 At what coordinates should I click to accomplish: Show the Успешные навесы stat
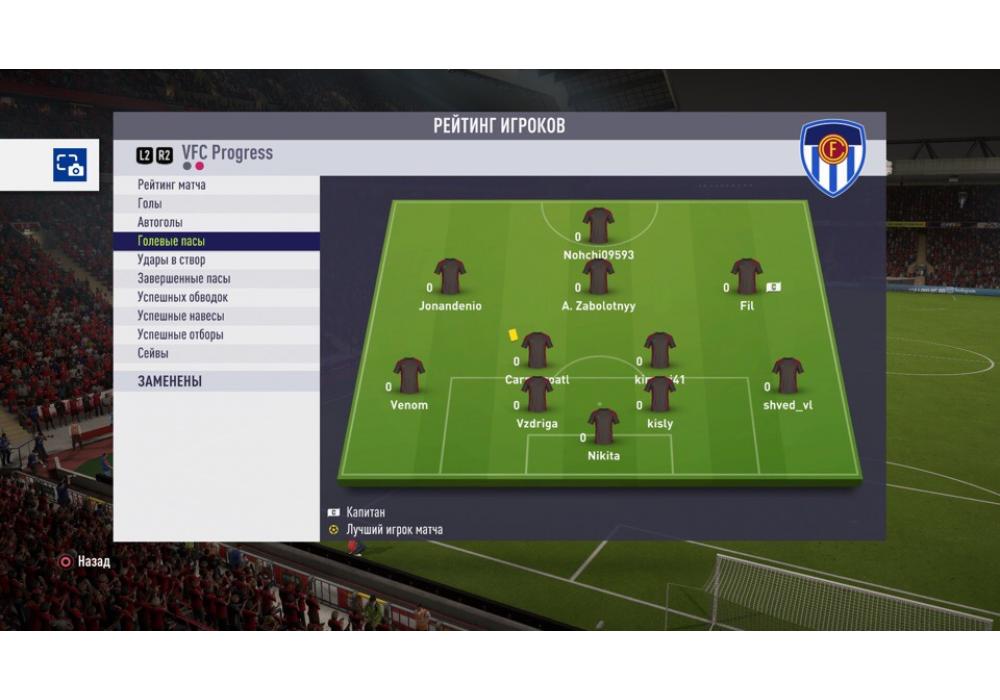click(x=180, y=316)
